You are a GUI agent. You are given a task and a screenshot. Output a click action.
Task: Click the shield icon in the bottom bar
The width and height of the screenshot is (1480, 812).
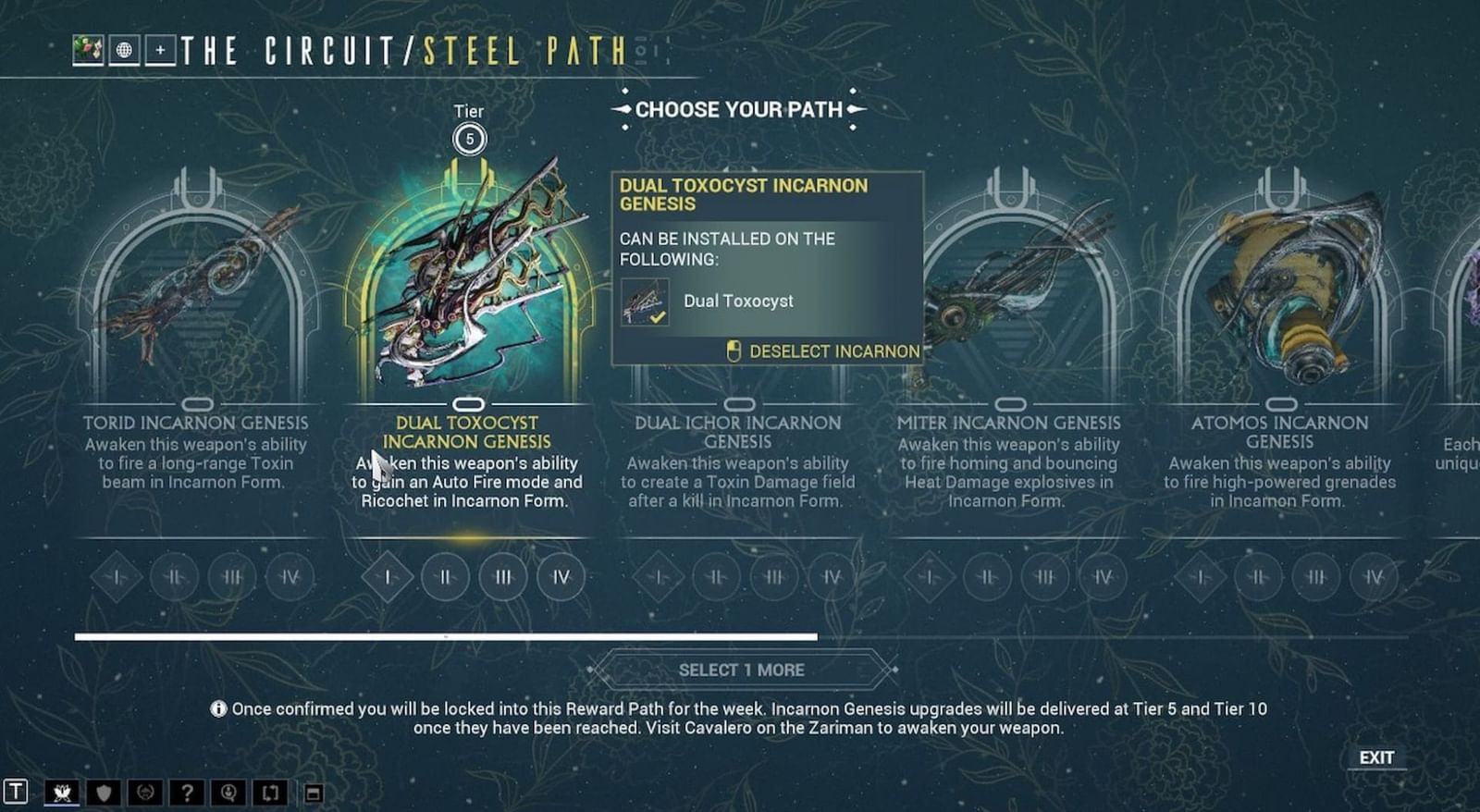pyautogui.click(x=104, y=792)
